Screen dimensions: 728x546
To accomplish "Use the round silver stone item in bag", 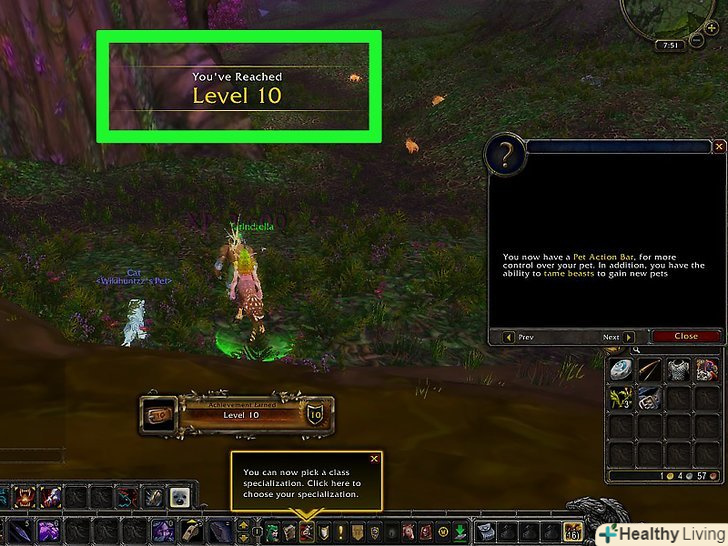I will point(622,369).
